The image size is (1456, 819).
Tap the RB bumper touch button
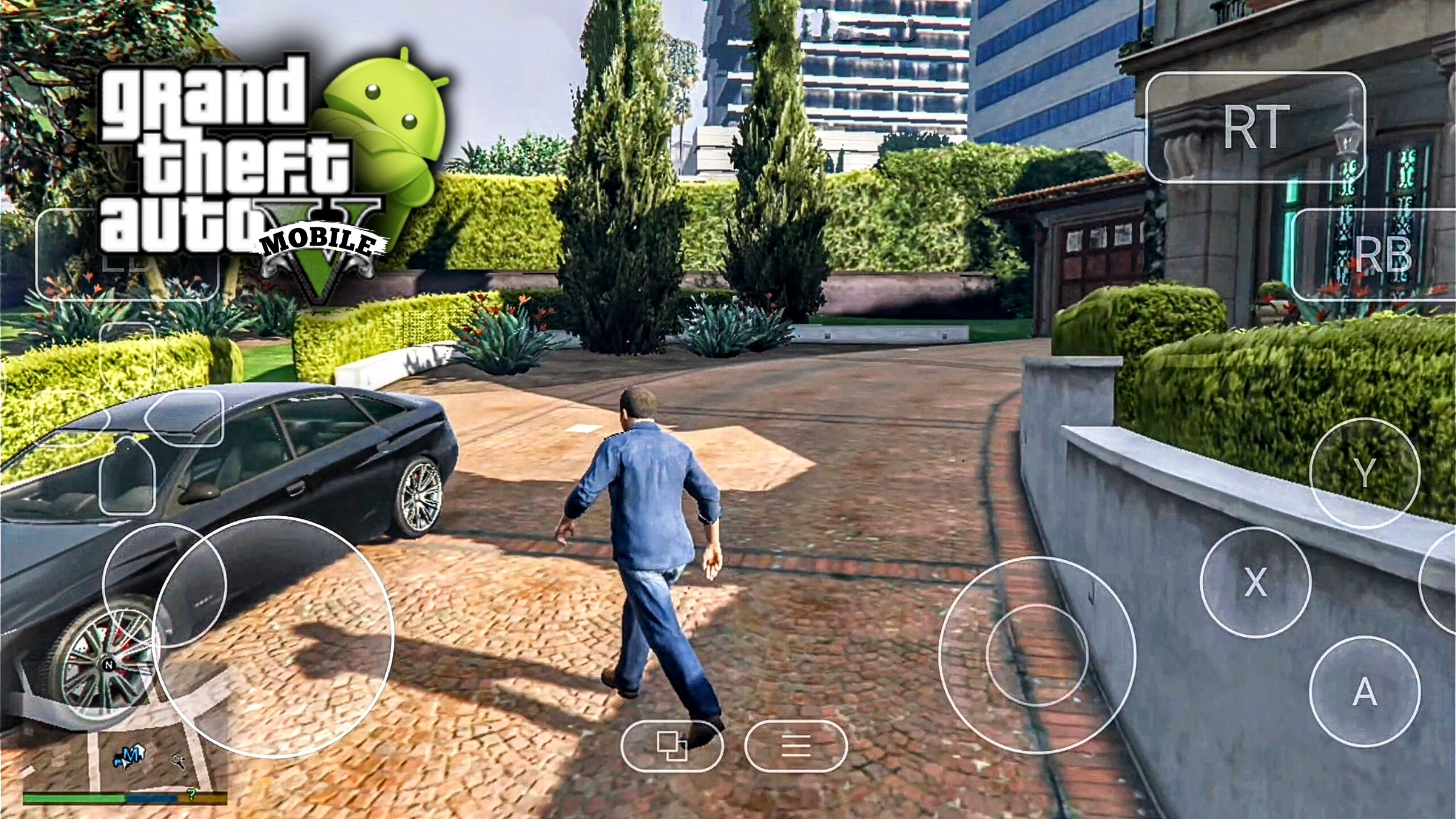tap(1376, 254)
